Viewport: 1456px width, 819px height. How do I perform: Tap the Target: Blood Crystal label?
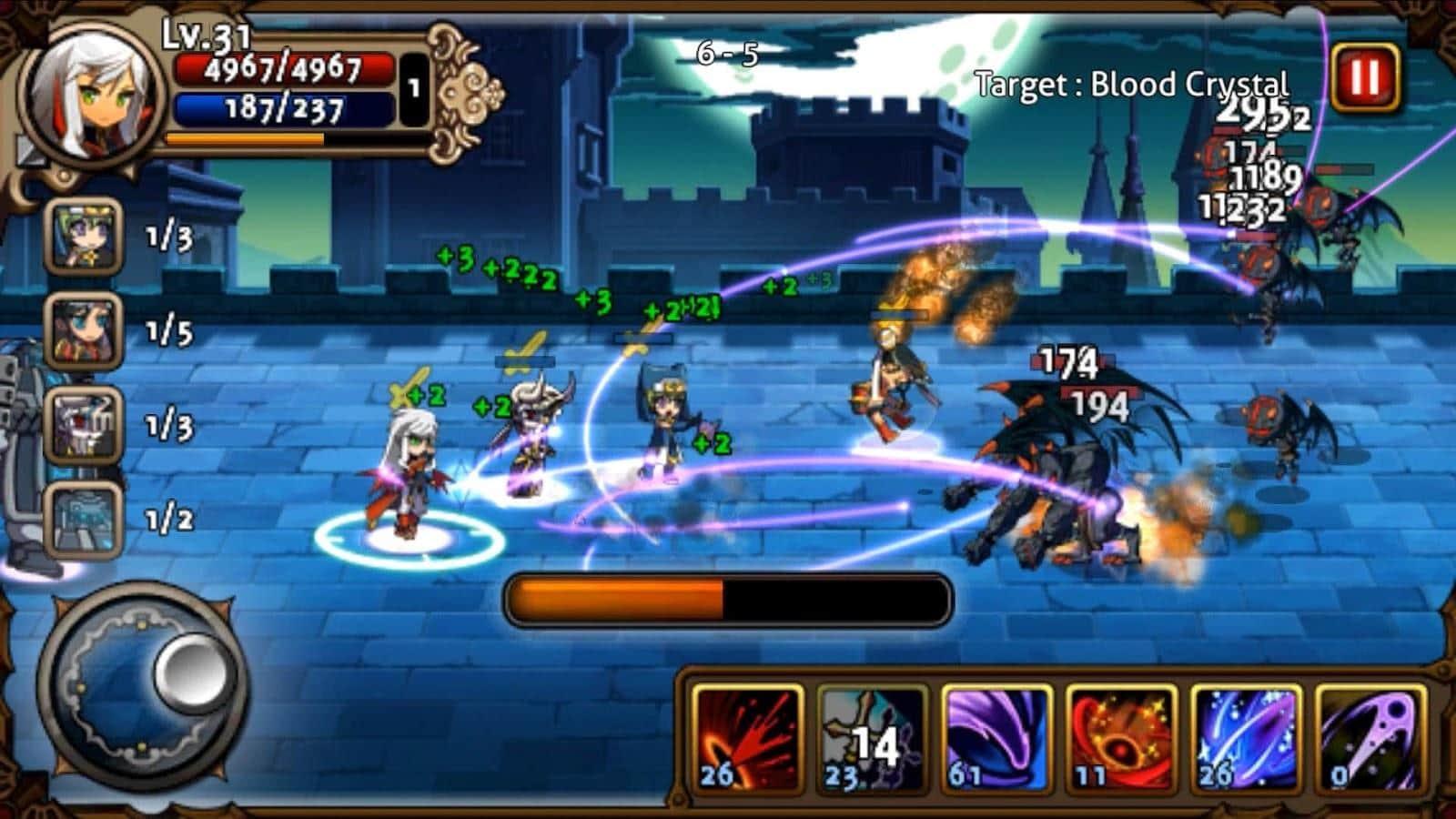(x=1131, y=82)
